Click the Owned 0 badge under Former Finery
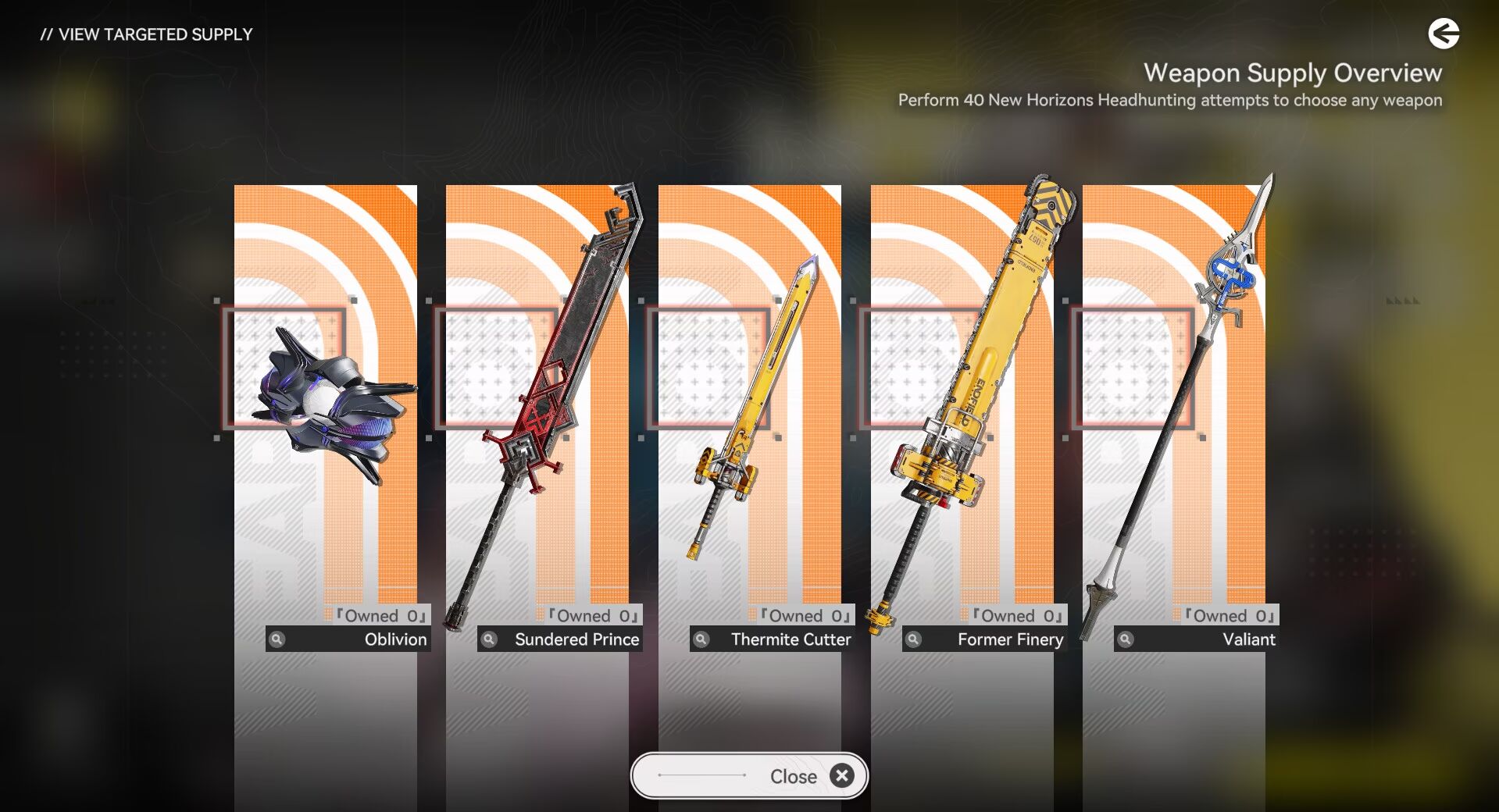The width and height of the screenshot is (1499, 812). click(x=1015, y=616)
